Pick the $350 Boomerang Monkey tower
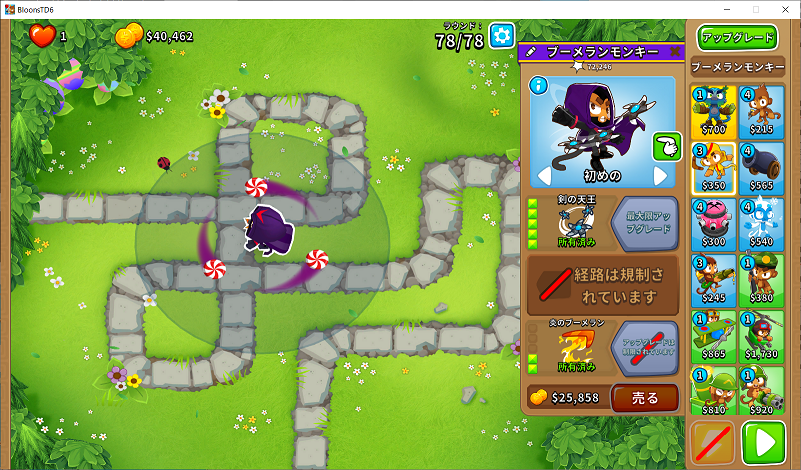This screenshot has height=470, width=801. pyautogui.click(x=712, y=167)
